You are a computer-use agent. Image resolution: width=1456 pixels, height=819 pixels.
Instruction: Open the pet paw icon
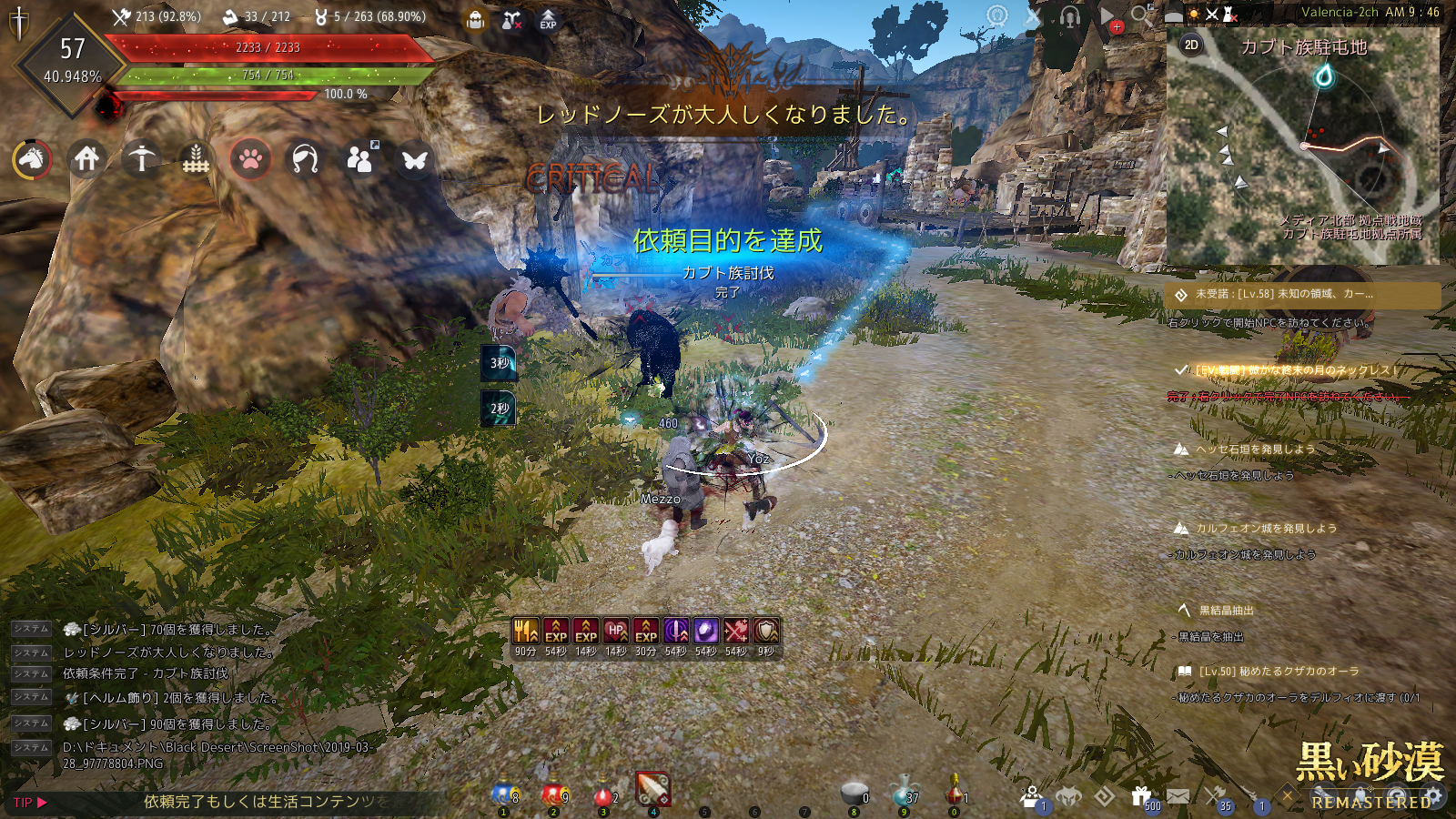pos(250,160)
